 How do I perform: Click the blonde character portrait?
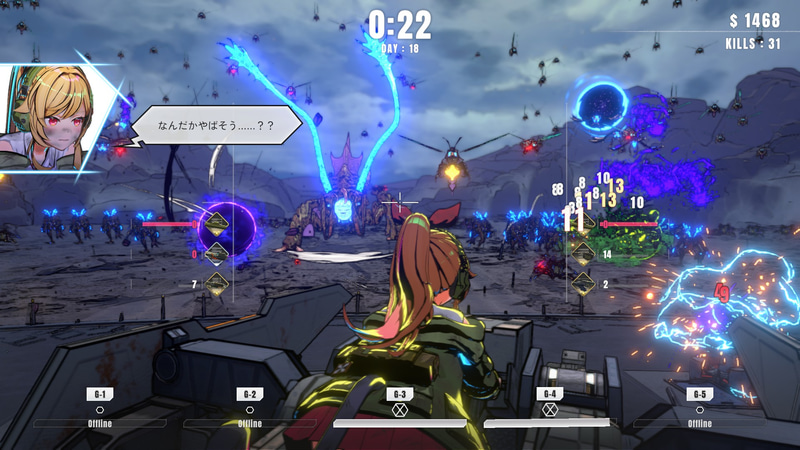point(50,112)
